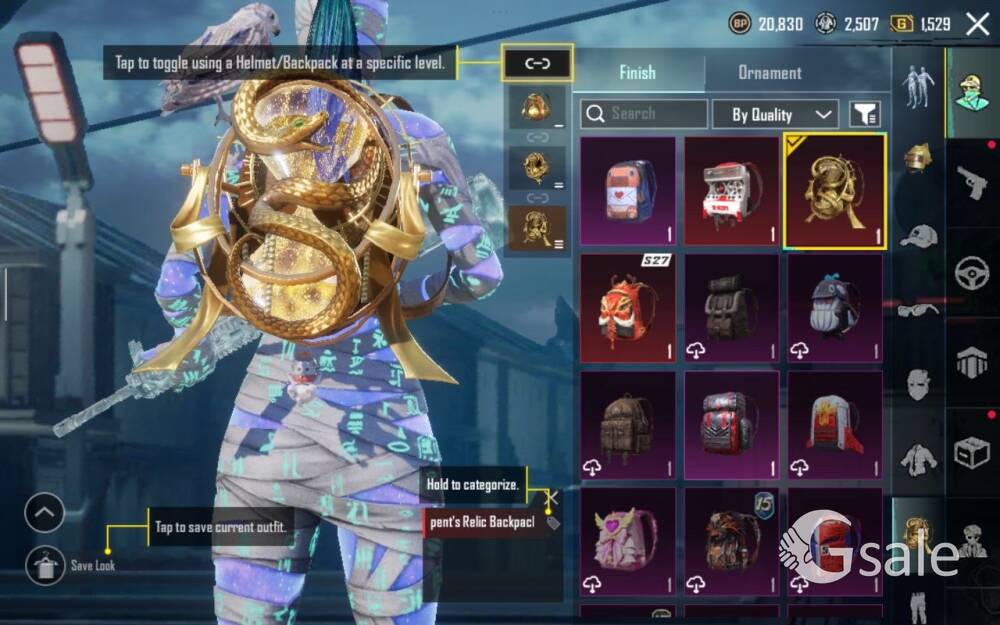Choose the whale-shaped backpack
The image size is (1000, 625).
point(836,308)
